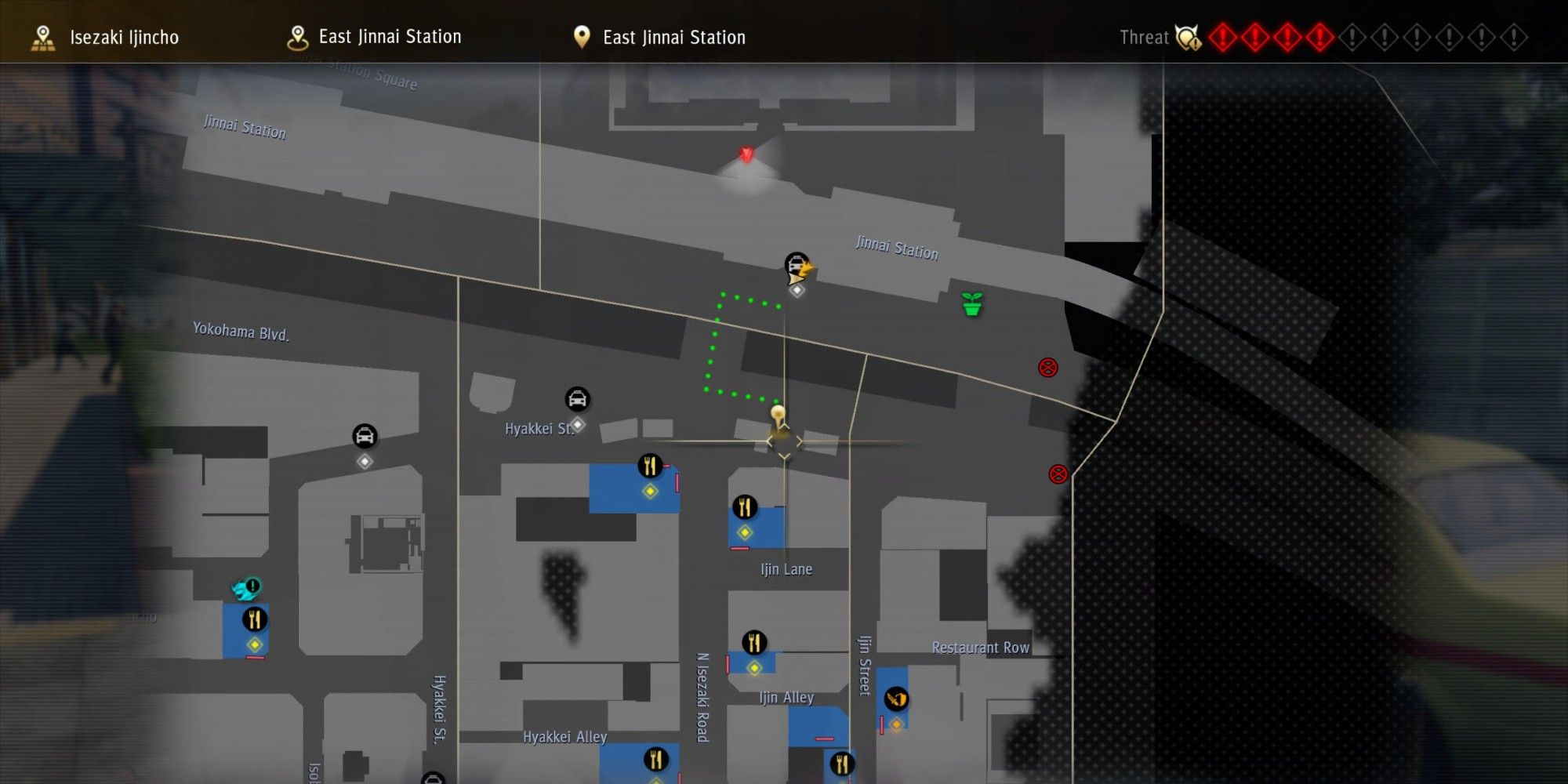Click the map icon beside Isezaki Ijincho

tap(43, 35)
